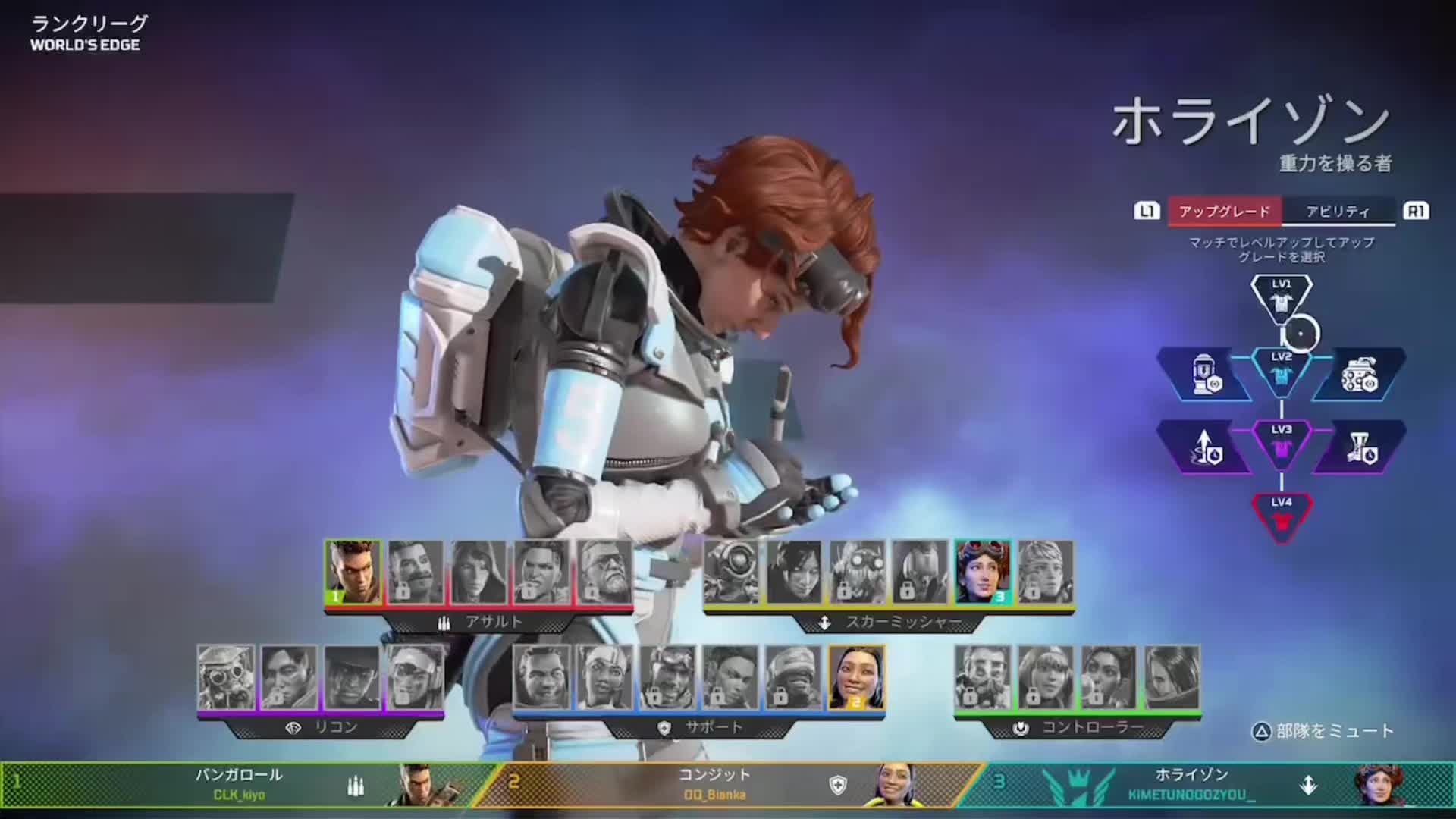
Task: Select the LV3 upward-arrow upgrade option
Action: [1204, 448]
